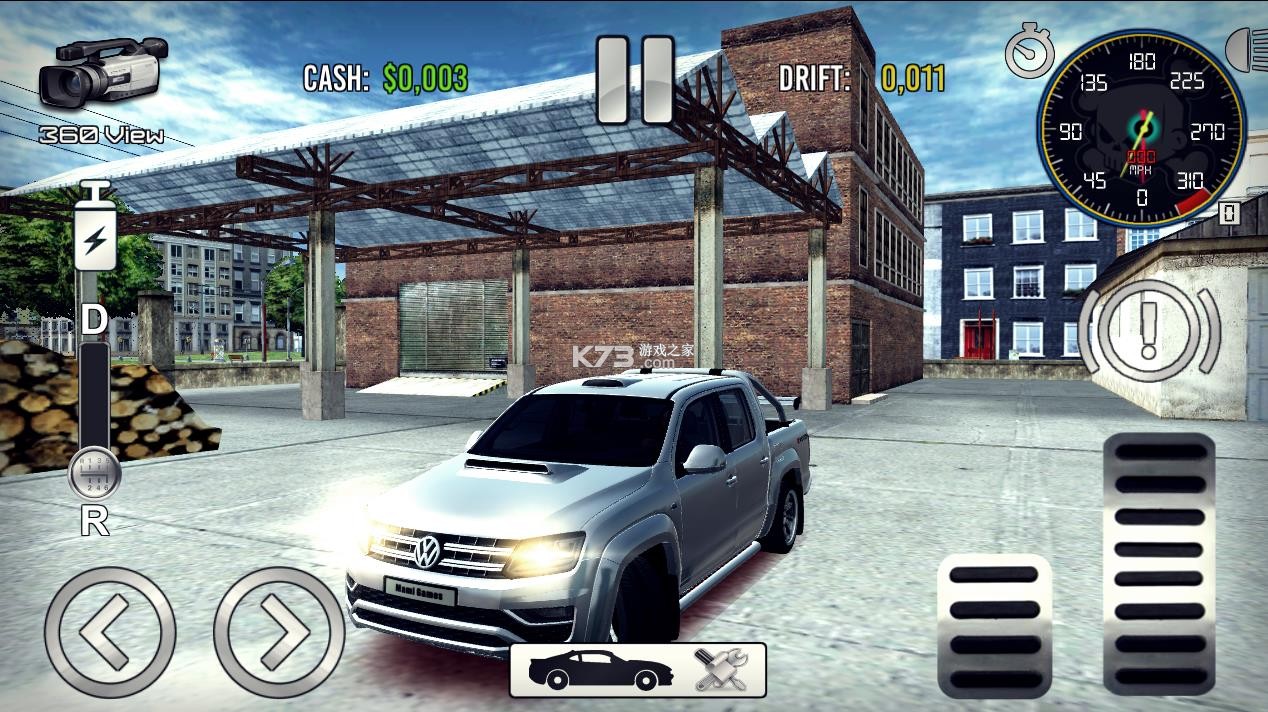Steer left with the left arrow

coord(110,632)
